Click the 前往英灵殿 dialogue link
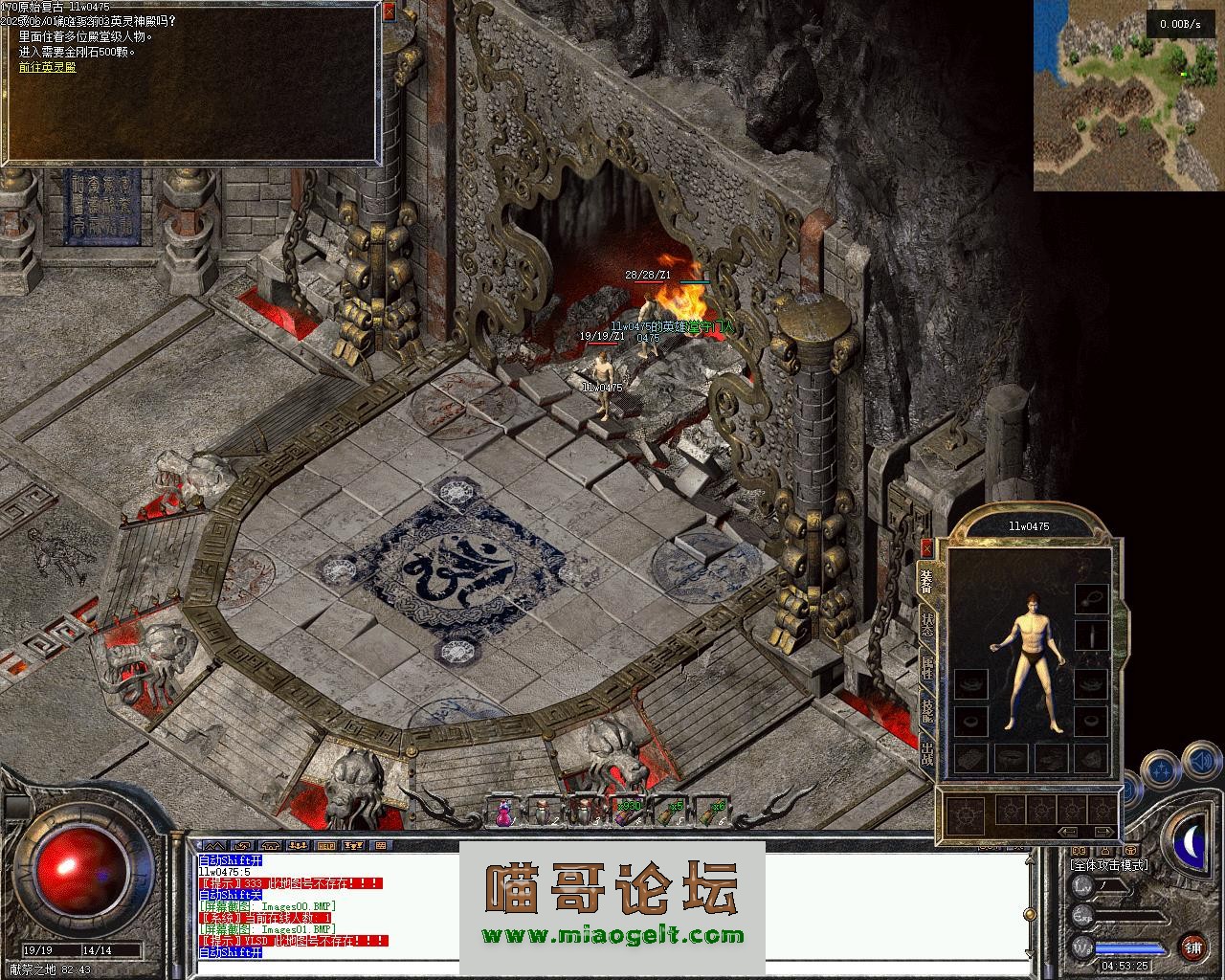The image size is (1225, 980). point(47,67)
